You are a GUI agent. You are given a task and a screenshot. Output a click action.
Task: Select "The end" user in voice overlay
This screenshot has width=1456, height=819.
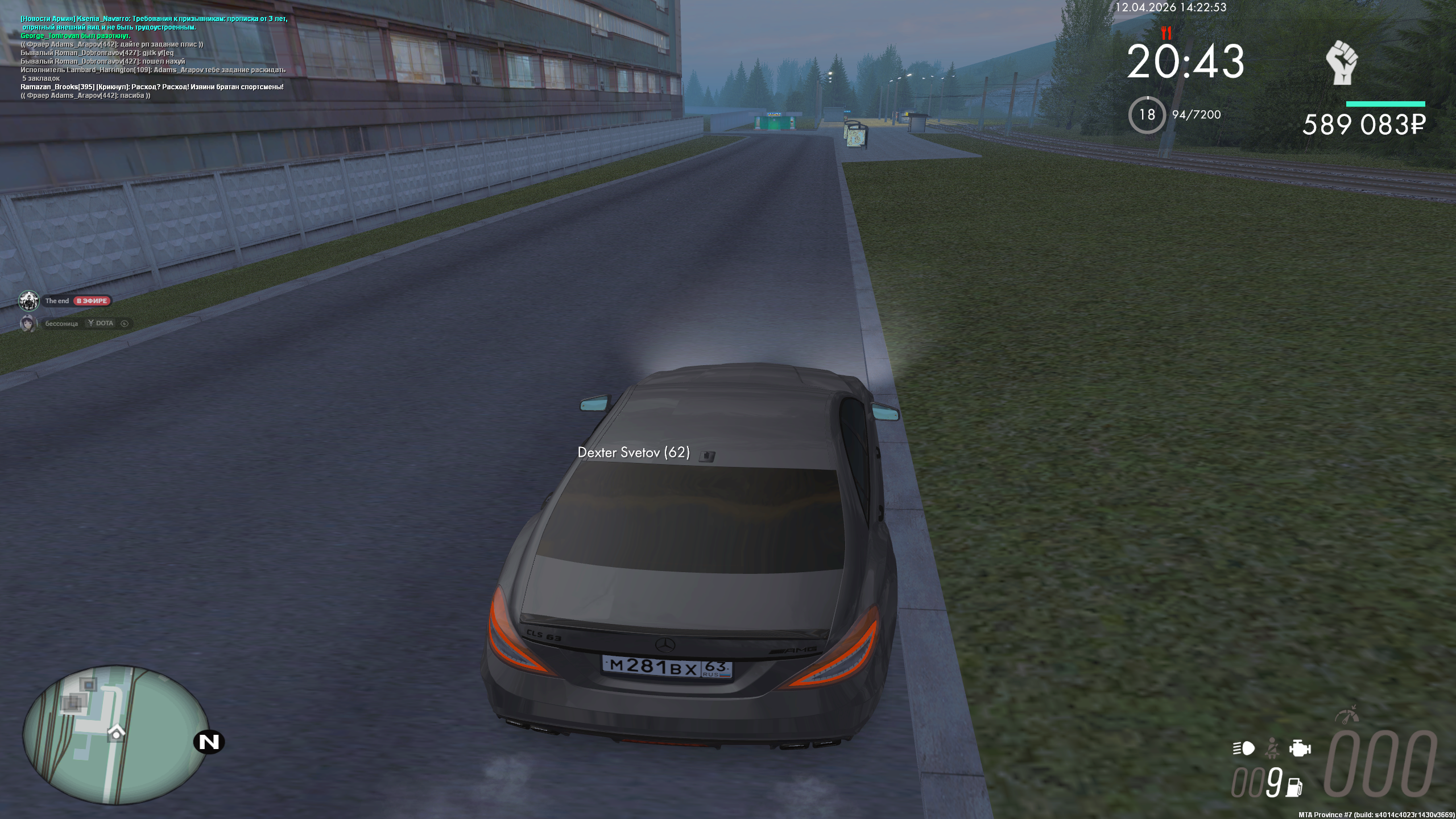pos(57,301)
